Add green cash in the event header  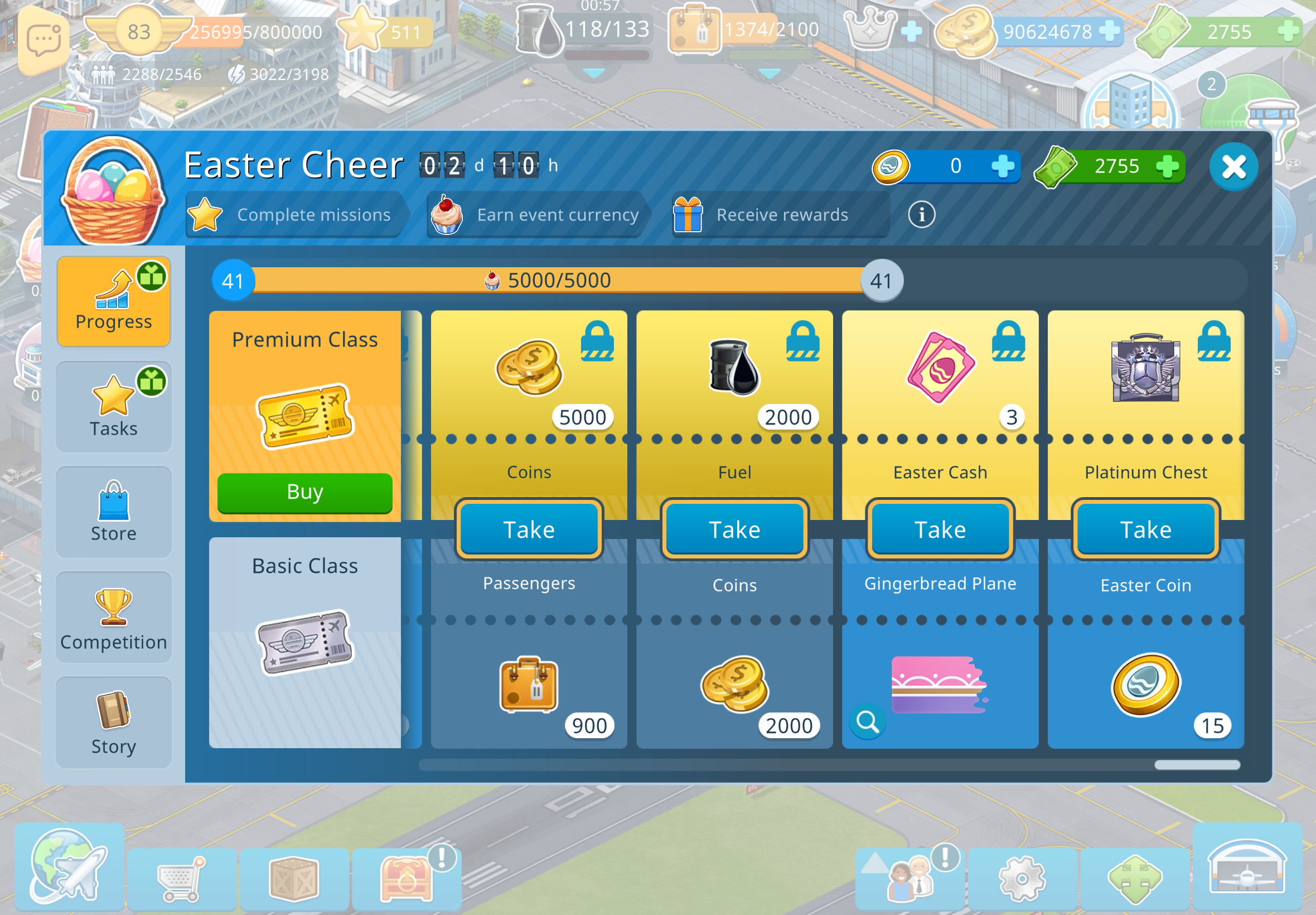pyautogui.click(x=1167, y=166)
